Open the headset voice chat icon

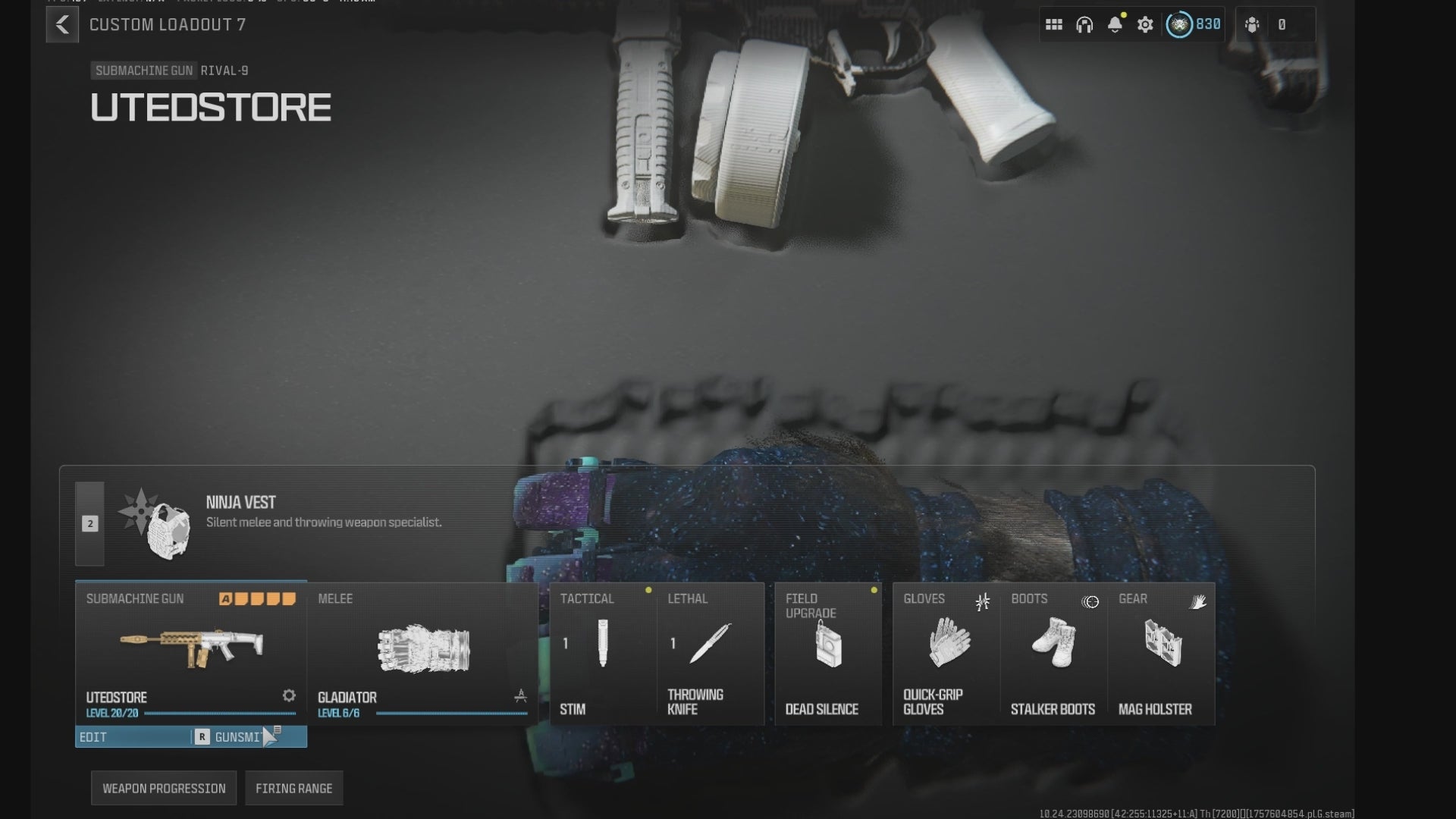tap(1084, 25)
